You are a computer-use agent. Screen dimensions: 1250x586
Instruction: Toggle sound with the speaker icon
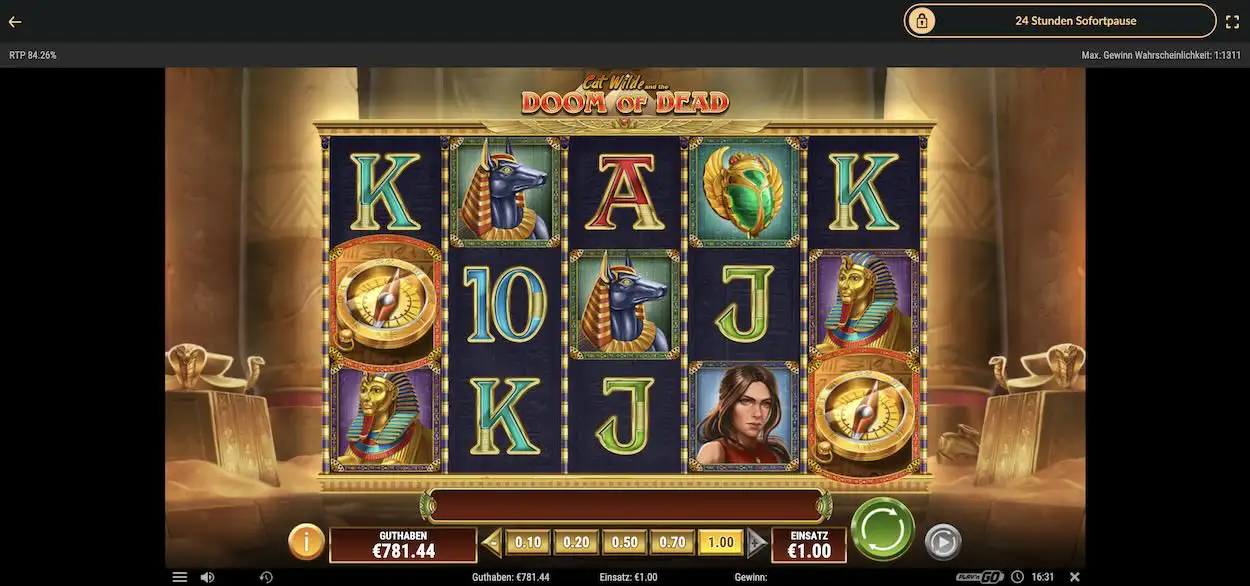coord(207,577)
